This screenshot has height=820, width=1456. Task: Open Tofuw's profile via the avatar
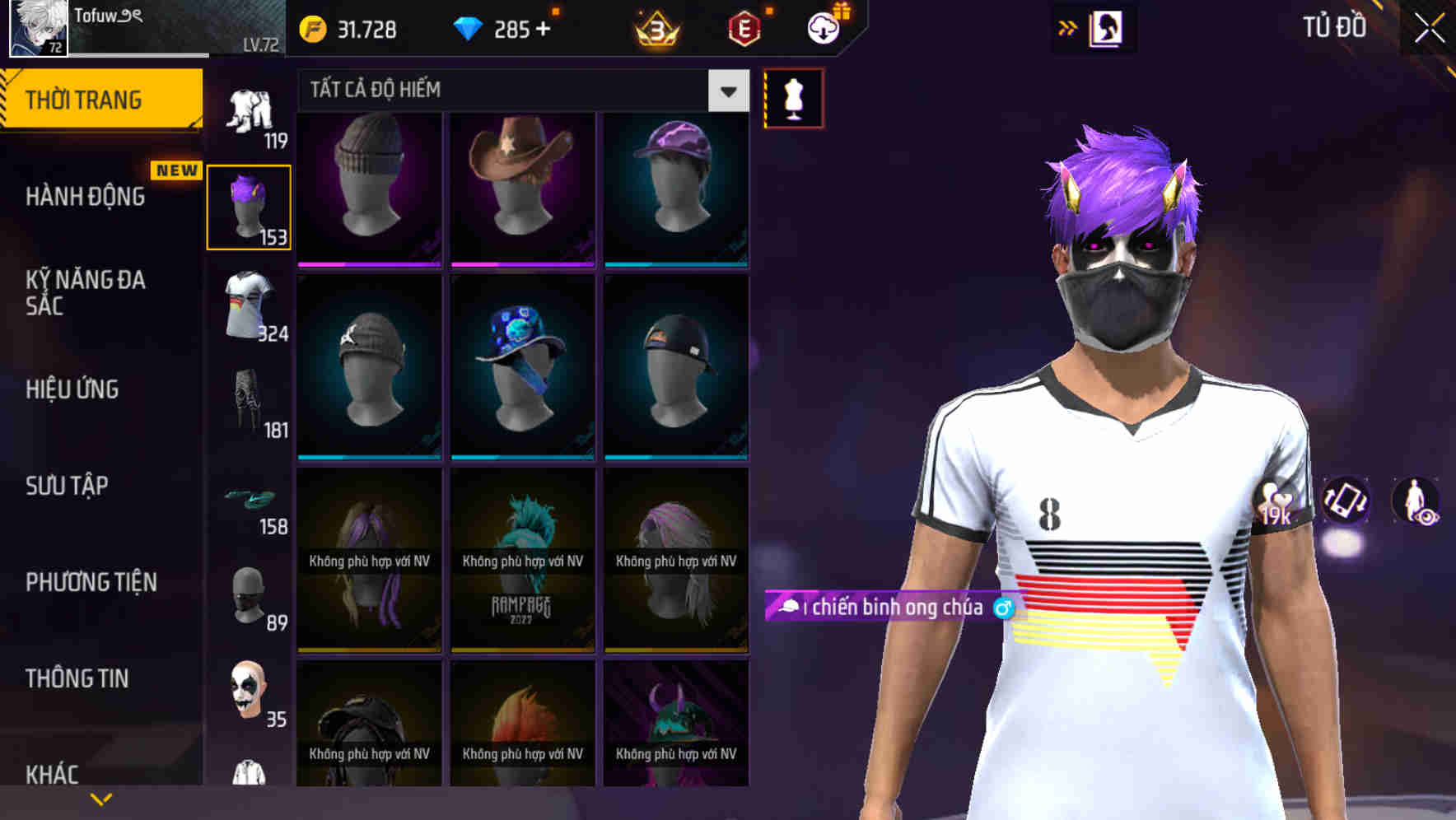pos(35,29)
